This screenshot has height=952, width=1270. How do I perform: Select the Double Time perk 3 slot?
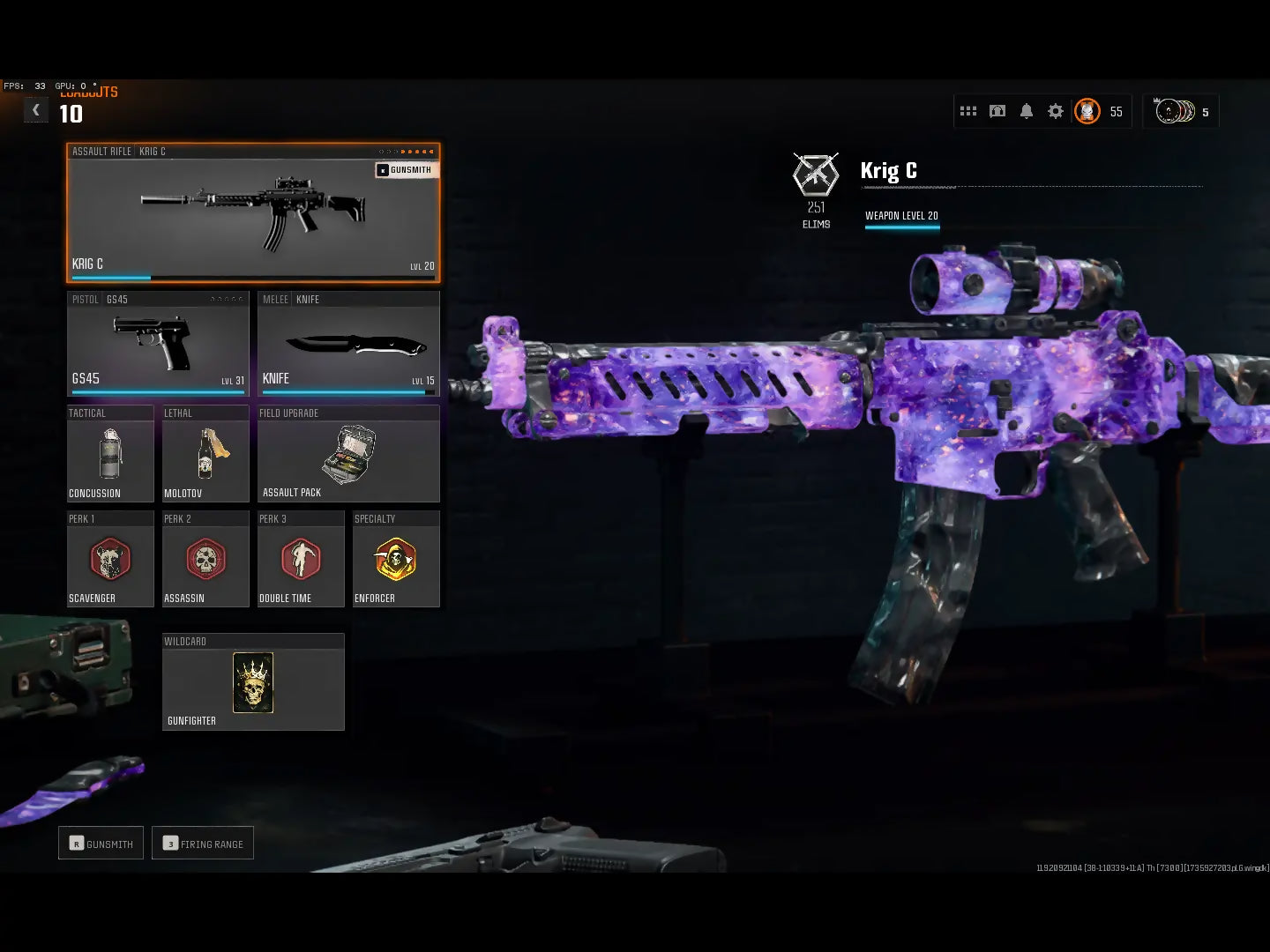tap(301, 560)
